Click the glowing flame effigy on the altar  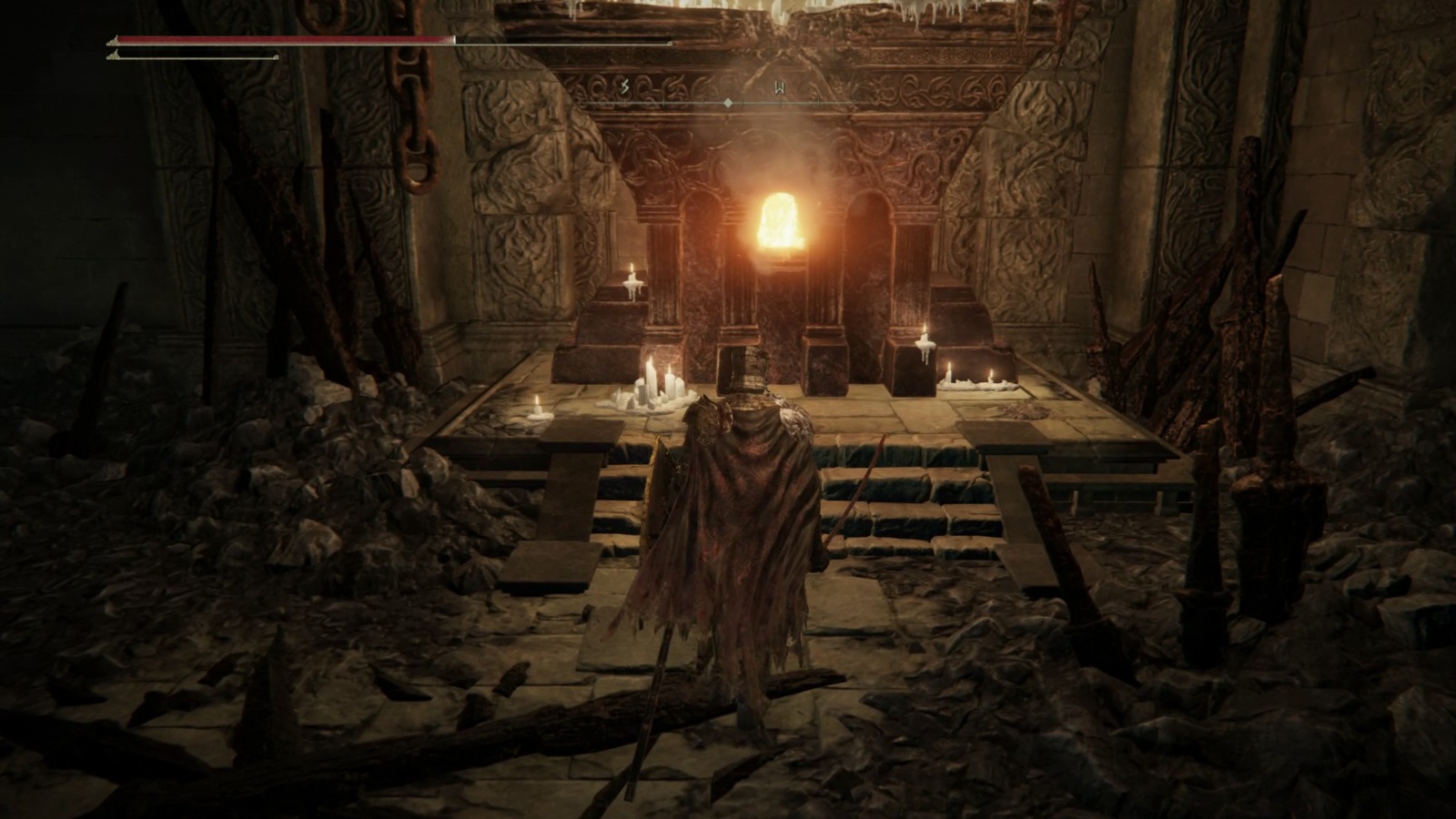click(780, 223)
